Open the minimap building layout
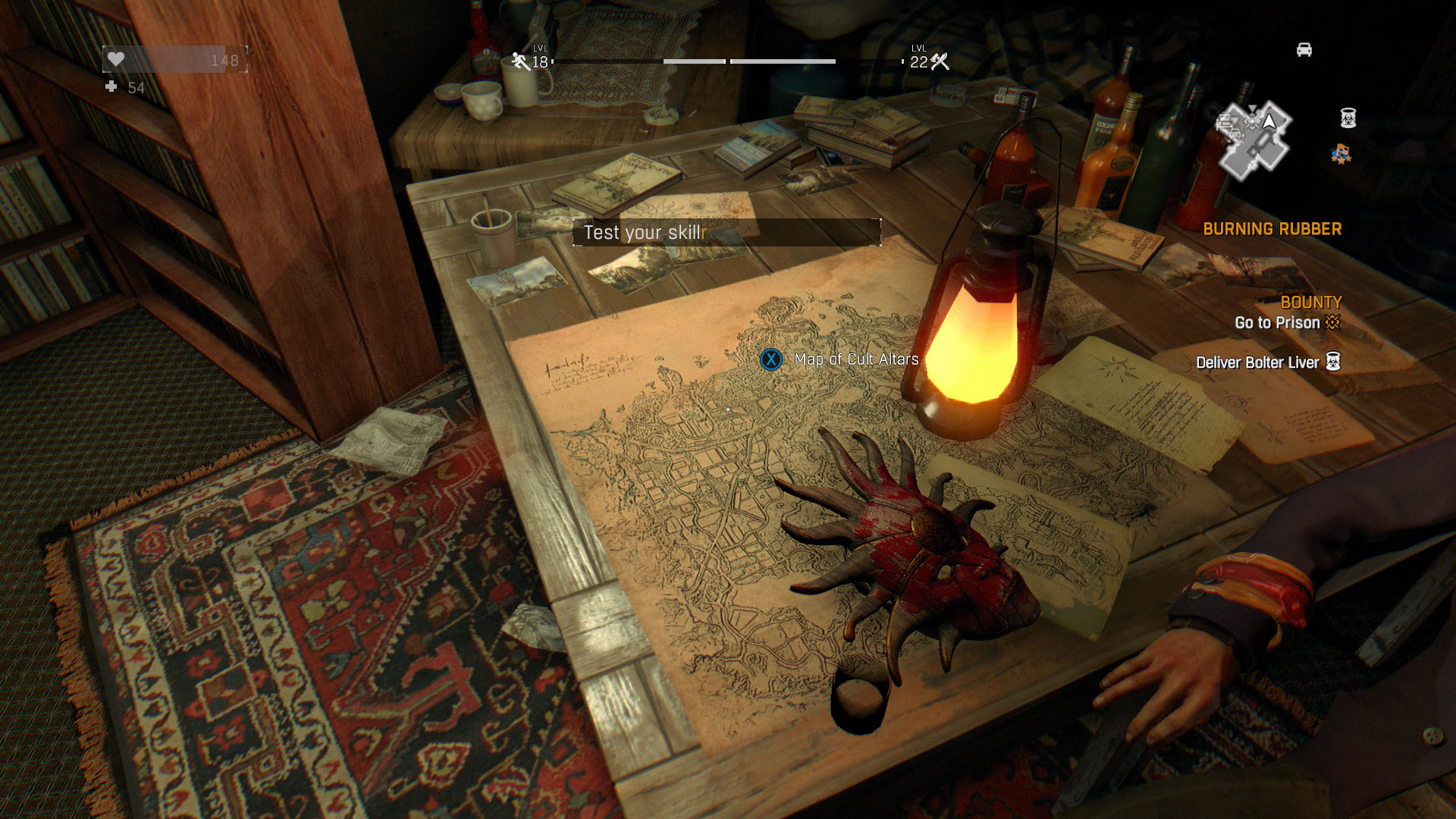Viewport: 1456px width, 819px height. point(1254,141)
